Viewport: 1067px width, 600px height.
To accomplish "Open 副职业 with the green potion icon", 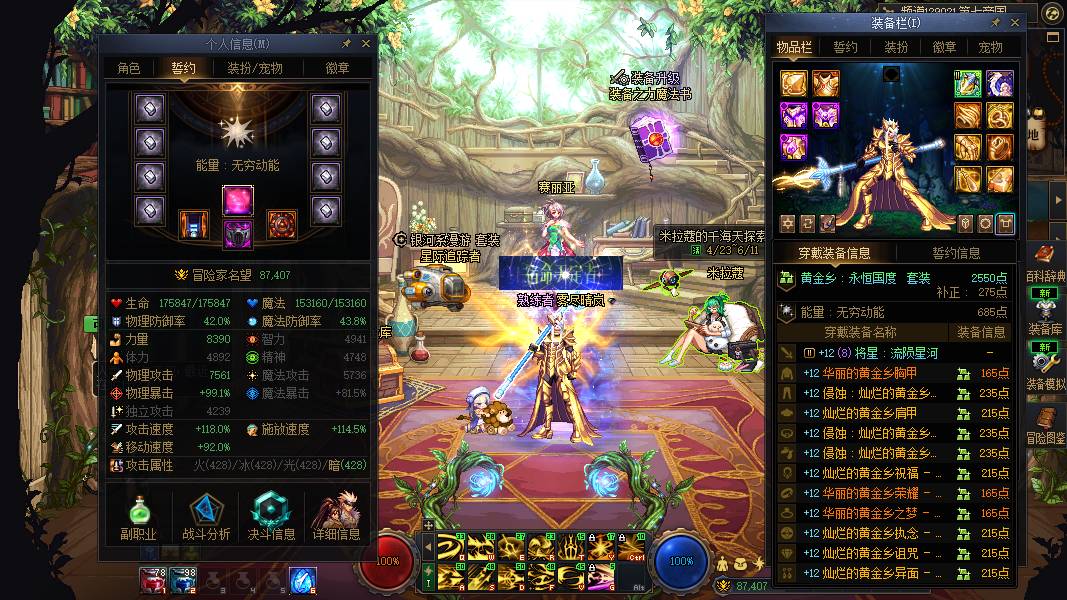I will (138, 516).
